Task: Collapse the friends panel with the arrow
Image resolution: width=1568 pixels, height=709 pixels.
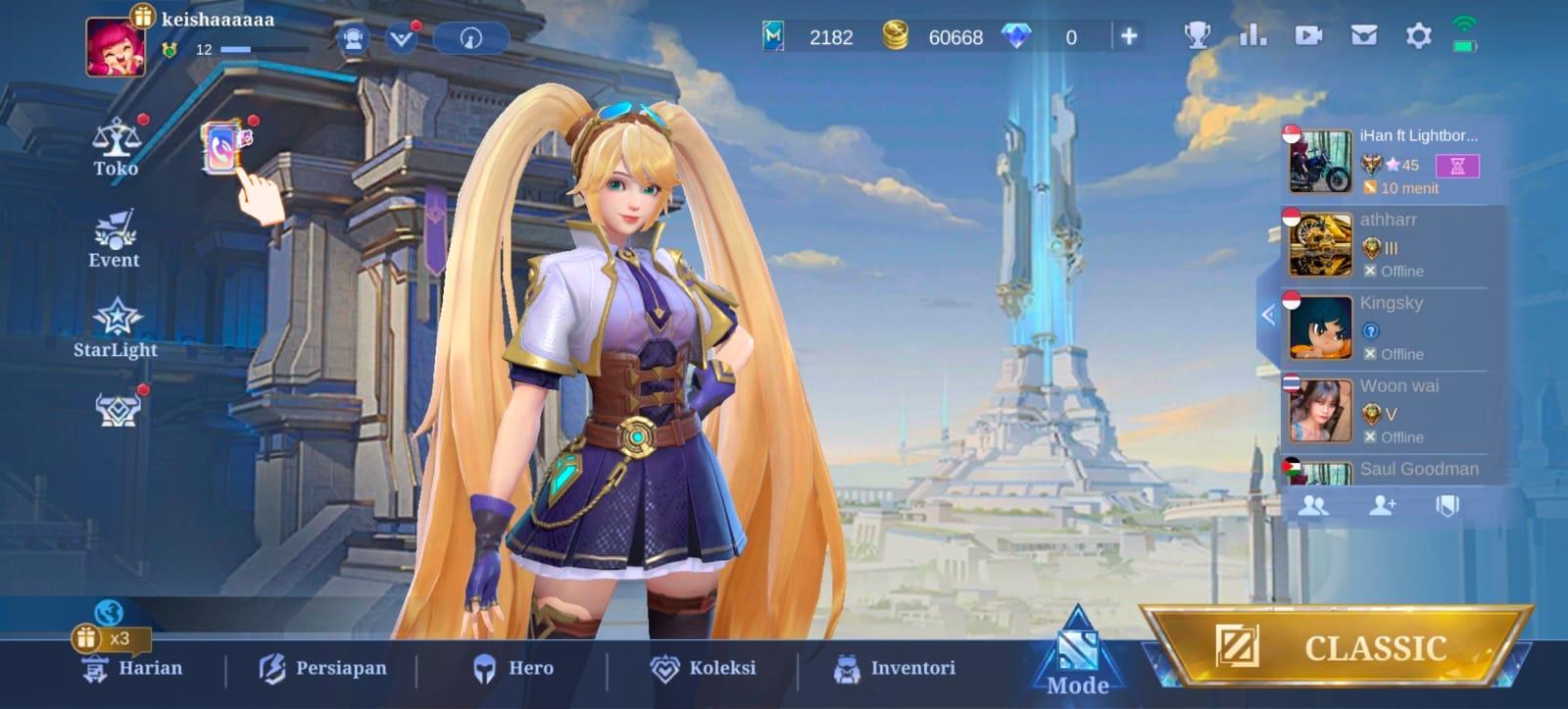Action: click(x=1268, y=315)
